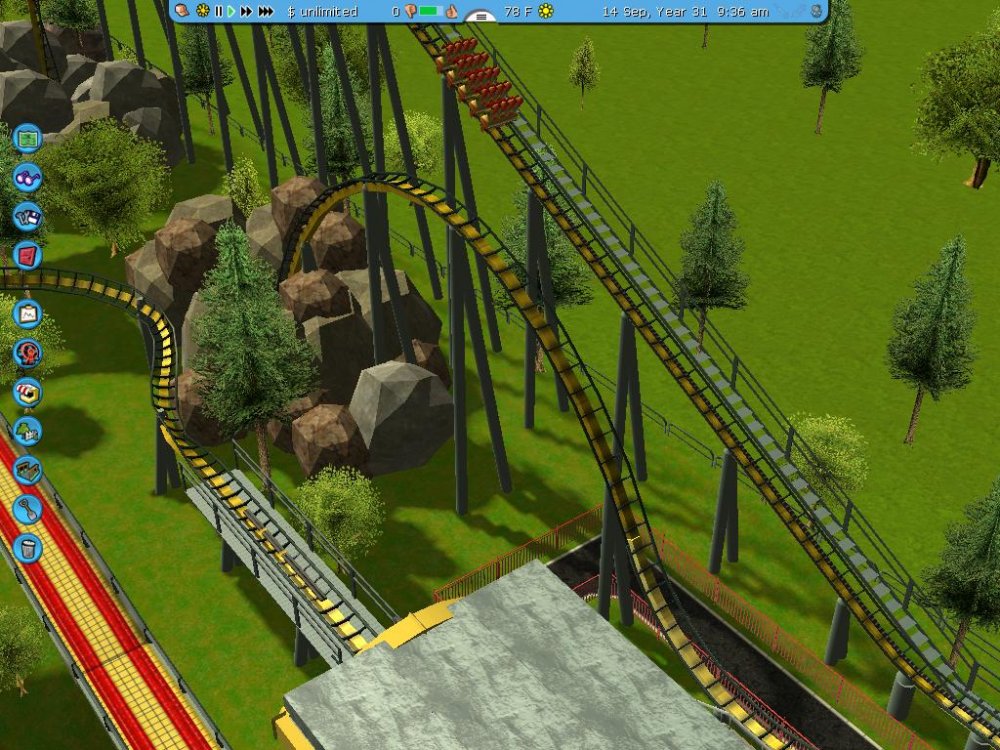Select the shovel terrain tool
Viewport: 1000px width, 750px height.
pos(27,508)
